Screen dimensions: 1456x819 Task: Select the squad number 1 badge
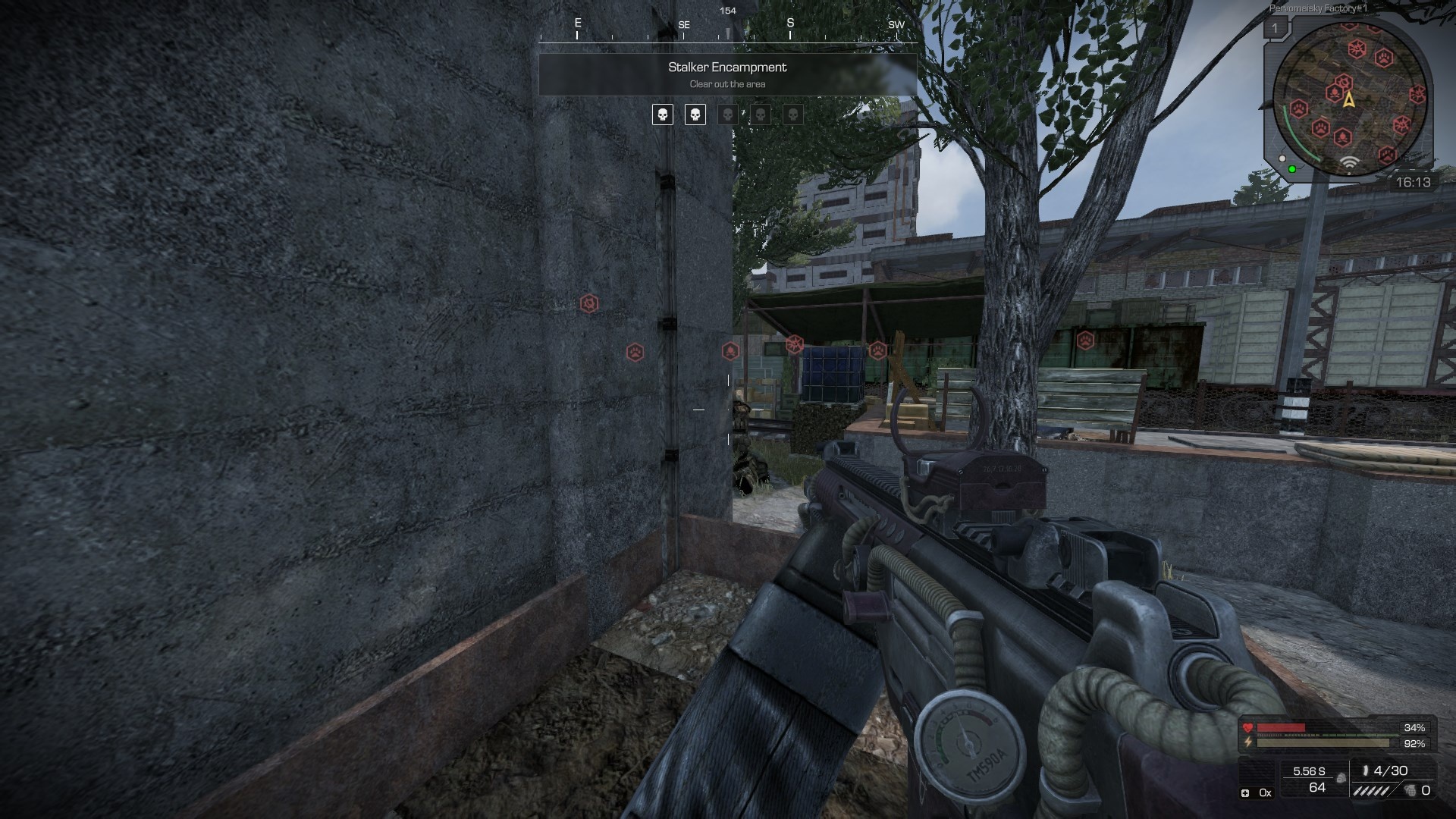1275,29
